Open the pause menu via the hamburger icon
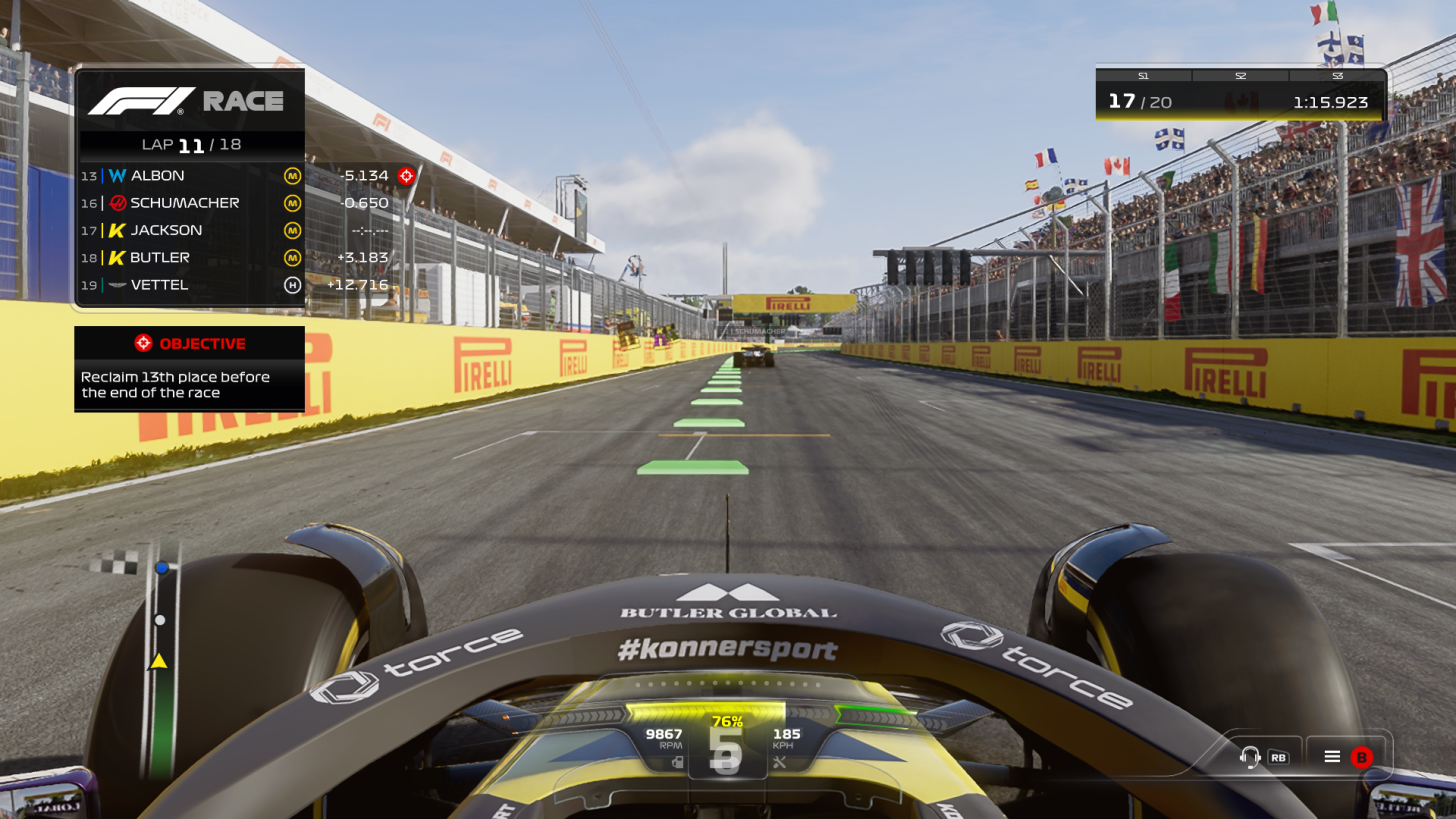Viewport: 1456px width, 819px height. point(1332,757)
